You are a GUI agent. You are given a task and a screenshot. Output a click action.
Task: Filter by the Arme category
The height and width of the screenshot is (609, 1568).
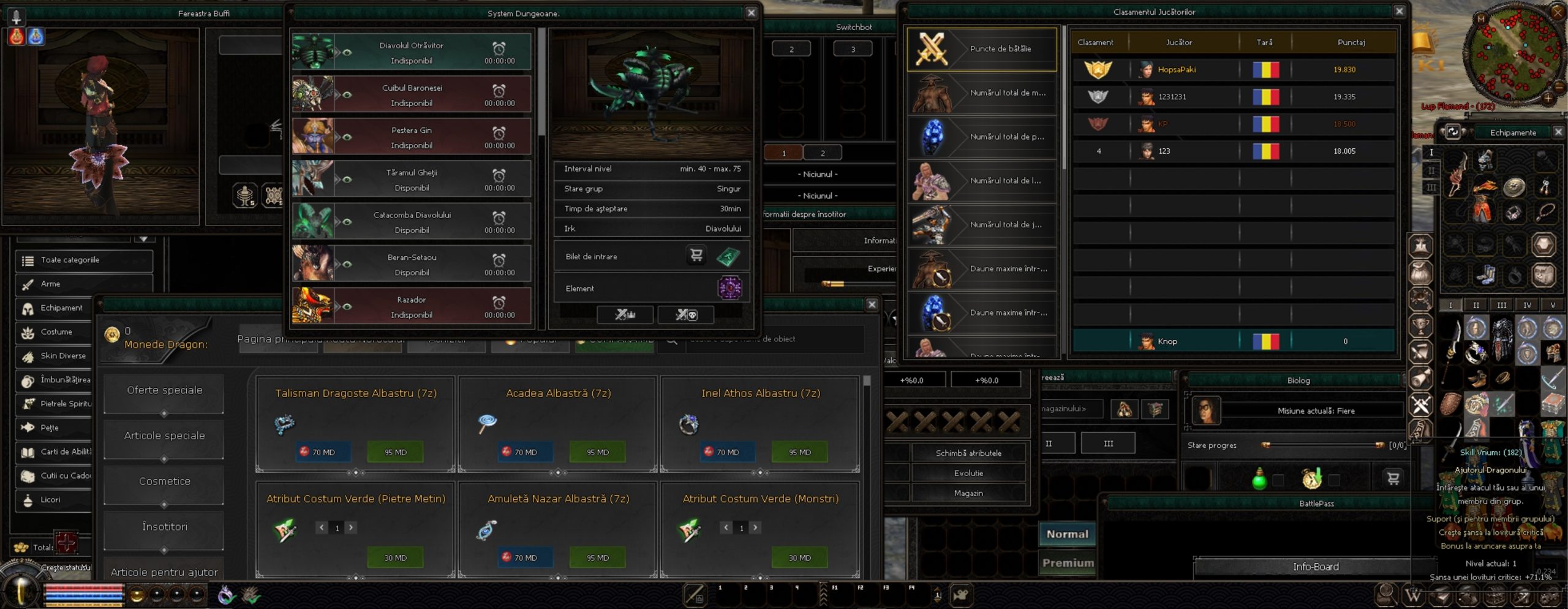tap(50, 284)
